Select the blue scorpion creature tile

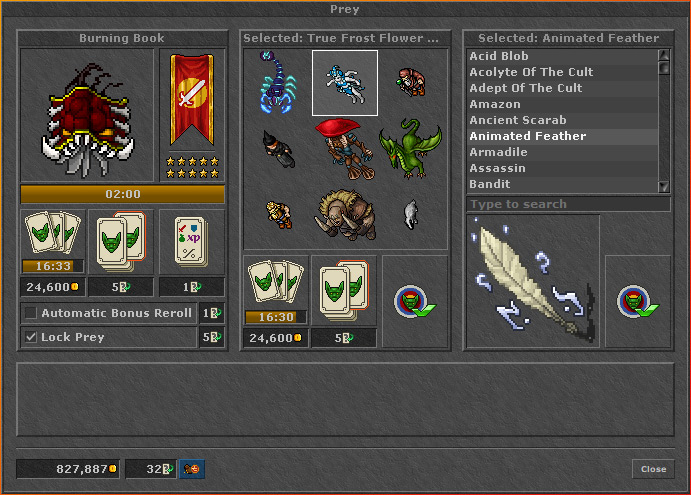(278, 83)
